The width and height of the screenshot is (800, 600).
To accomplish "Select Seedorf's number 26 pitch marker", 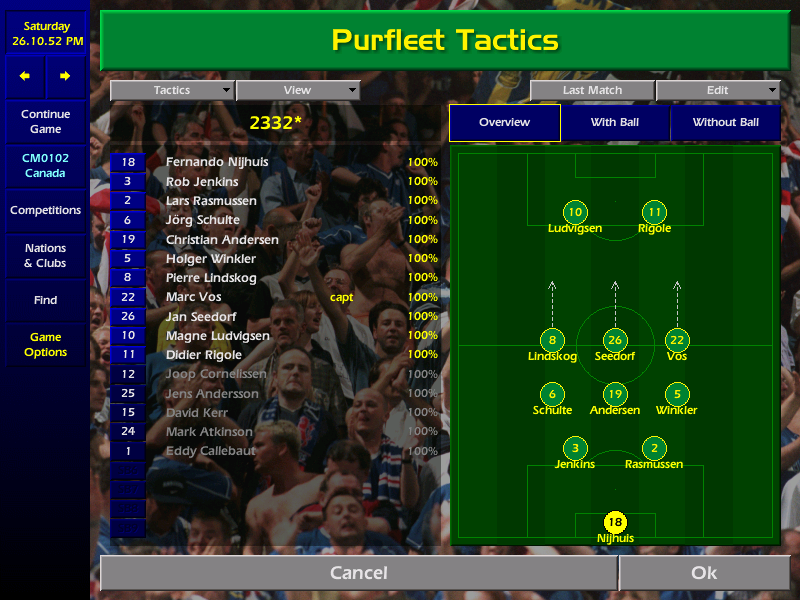I will pos(615,340).
